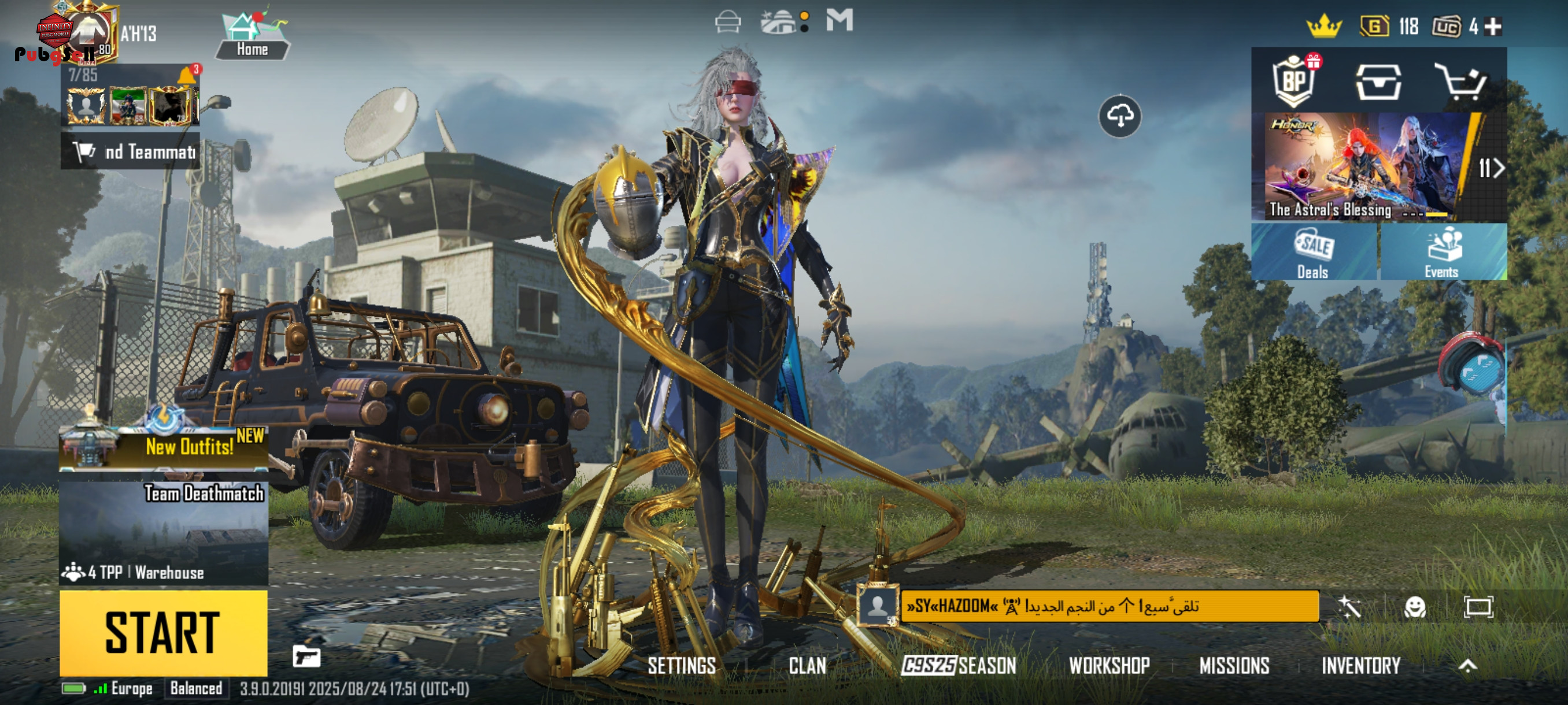Open the Workshop
Viewport: 1568px width, 705px height.
[1109, 666]
